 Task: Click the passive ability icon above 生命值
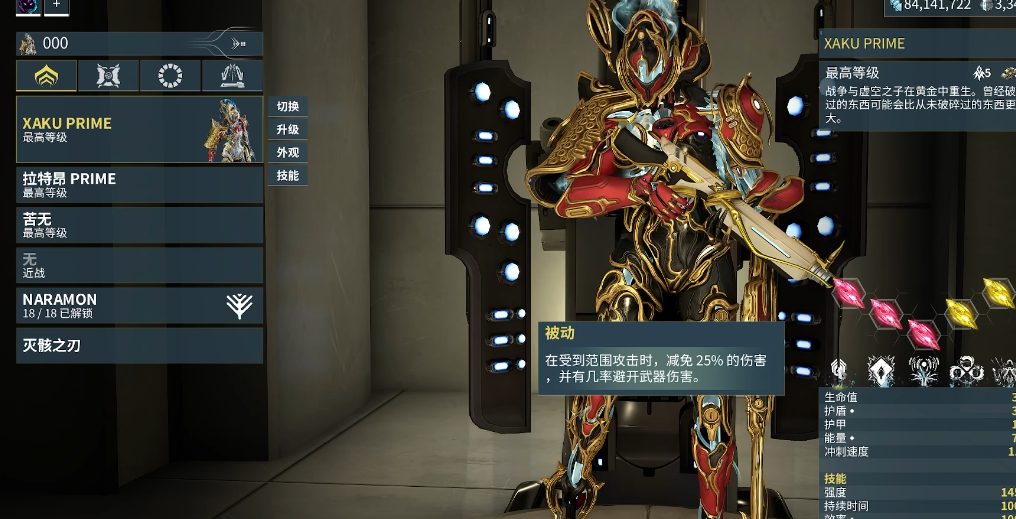click(839, 371)
